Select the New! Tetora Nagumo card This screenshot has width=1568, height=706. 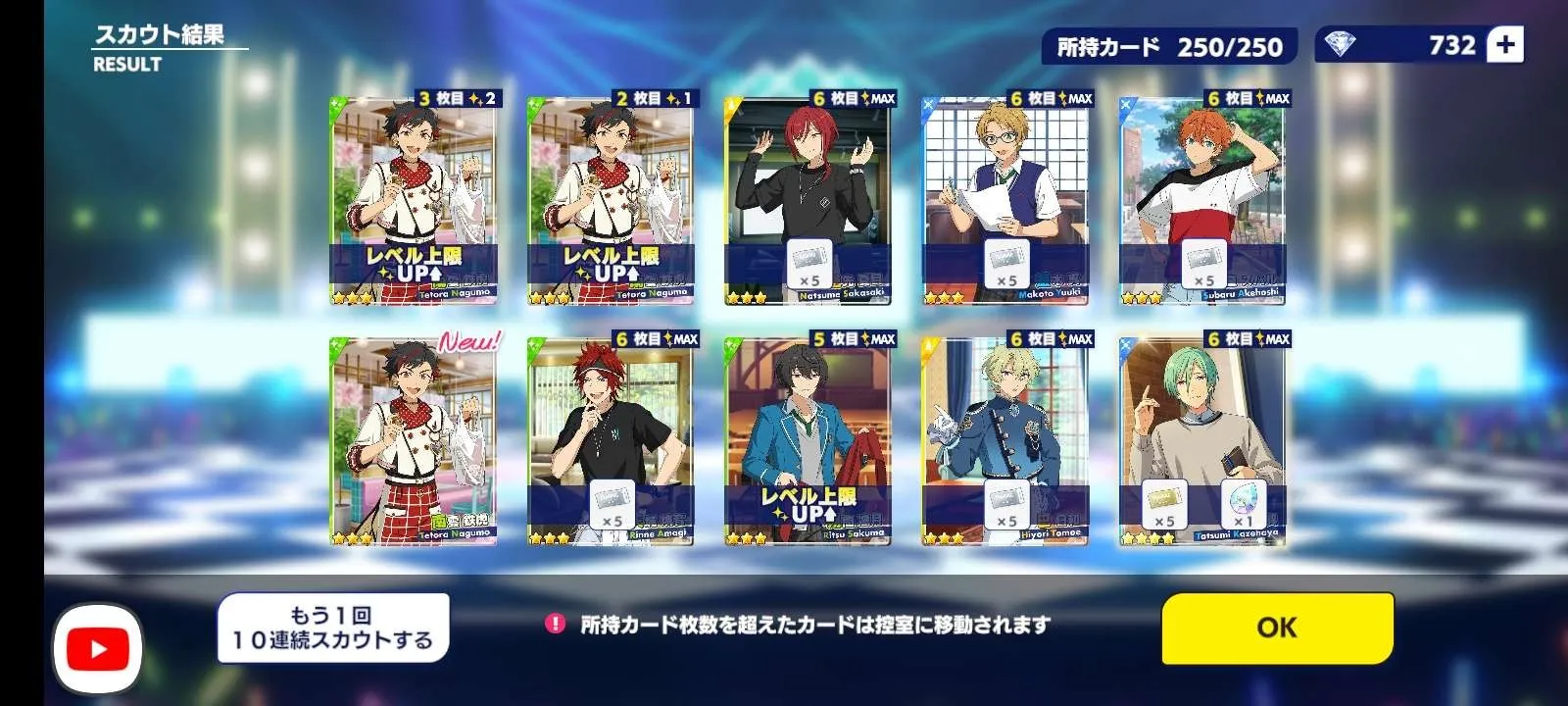pos(414,441)
